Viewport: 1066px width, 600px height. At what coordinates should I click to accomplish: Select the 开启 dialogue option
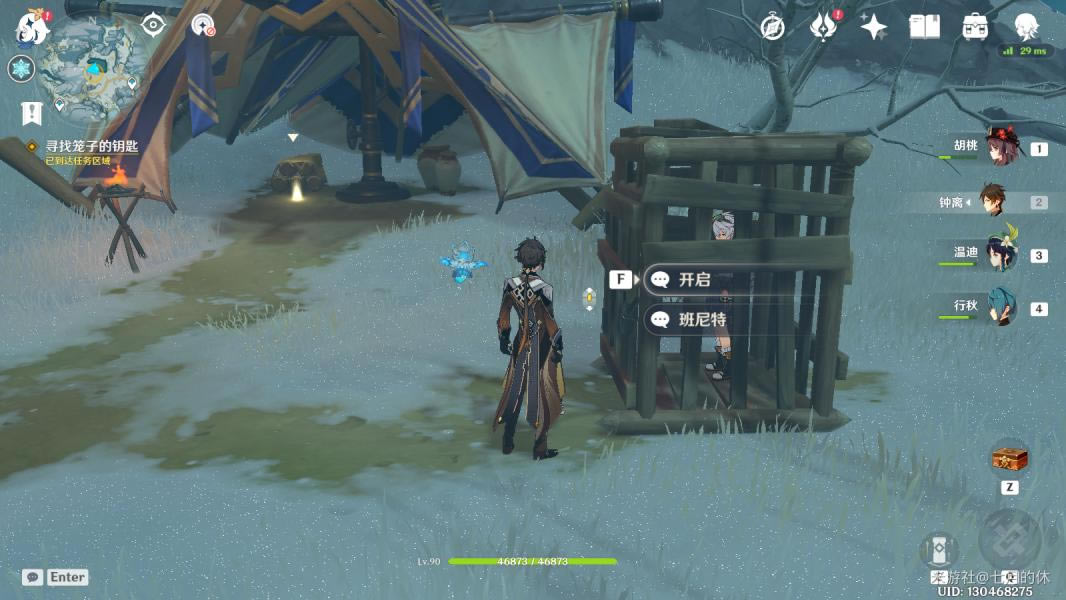point(694,280)
